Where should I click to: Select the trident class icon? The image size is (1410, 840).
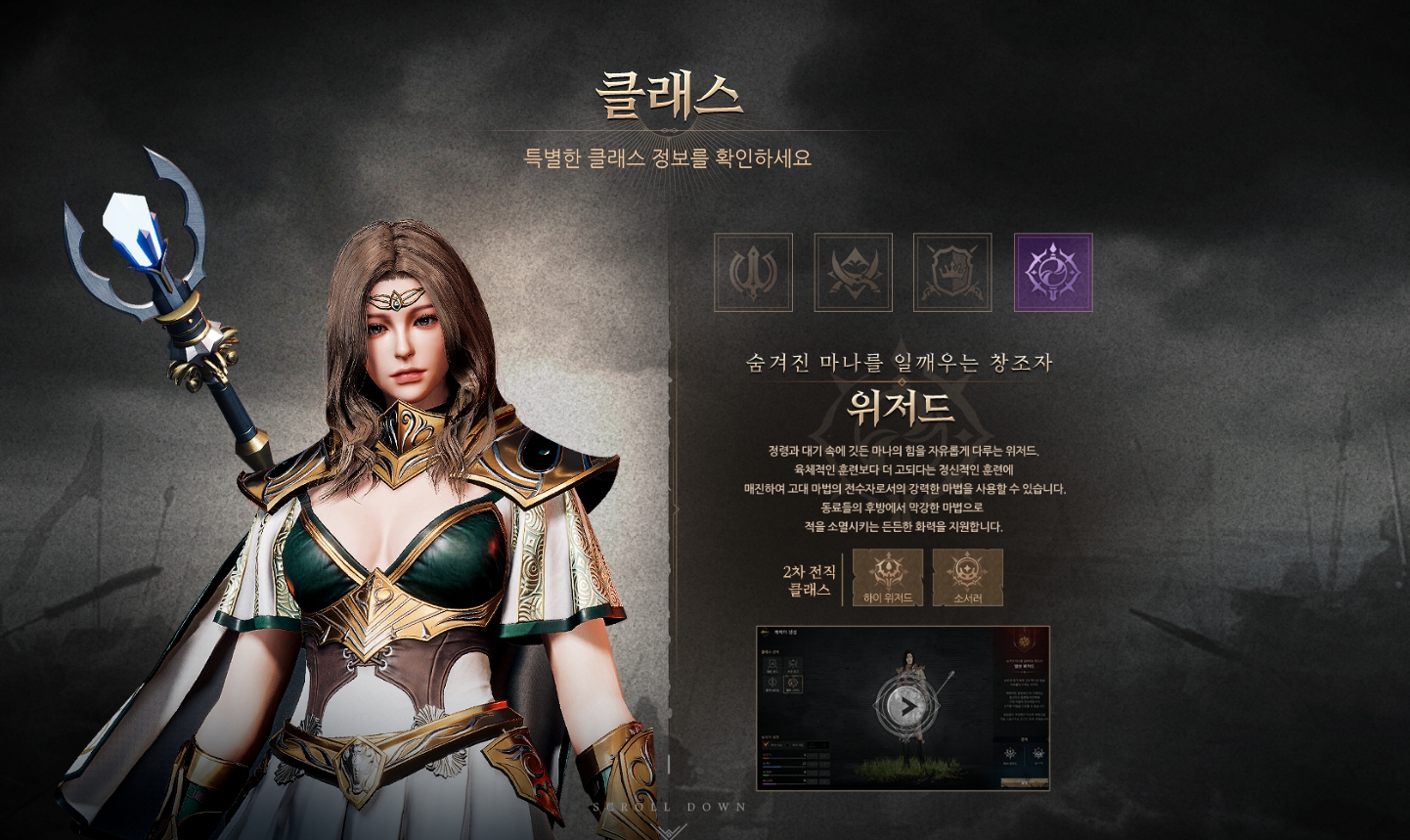point(753,273)
